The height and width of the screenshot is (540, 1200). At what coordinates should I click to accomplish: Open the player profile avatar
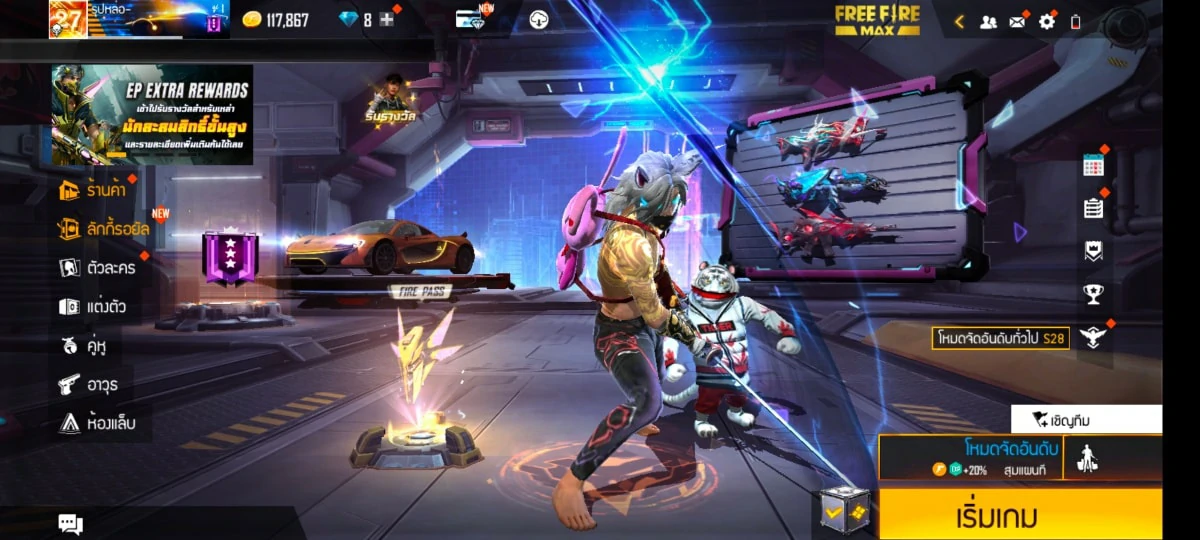tap(67, 19)
